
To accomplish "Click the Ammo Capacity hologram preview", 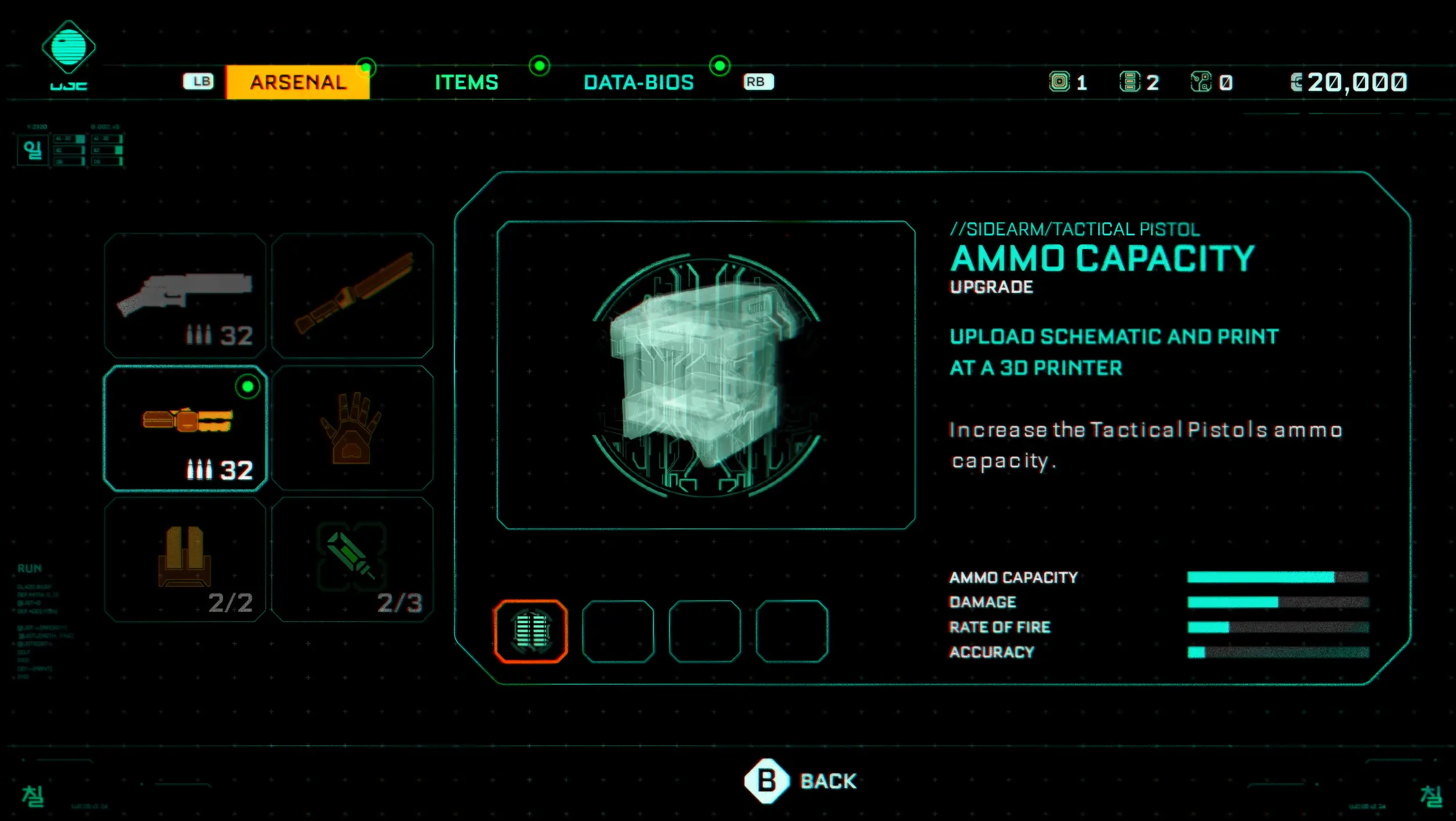I will [x=705, y=375].
